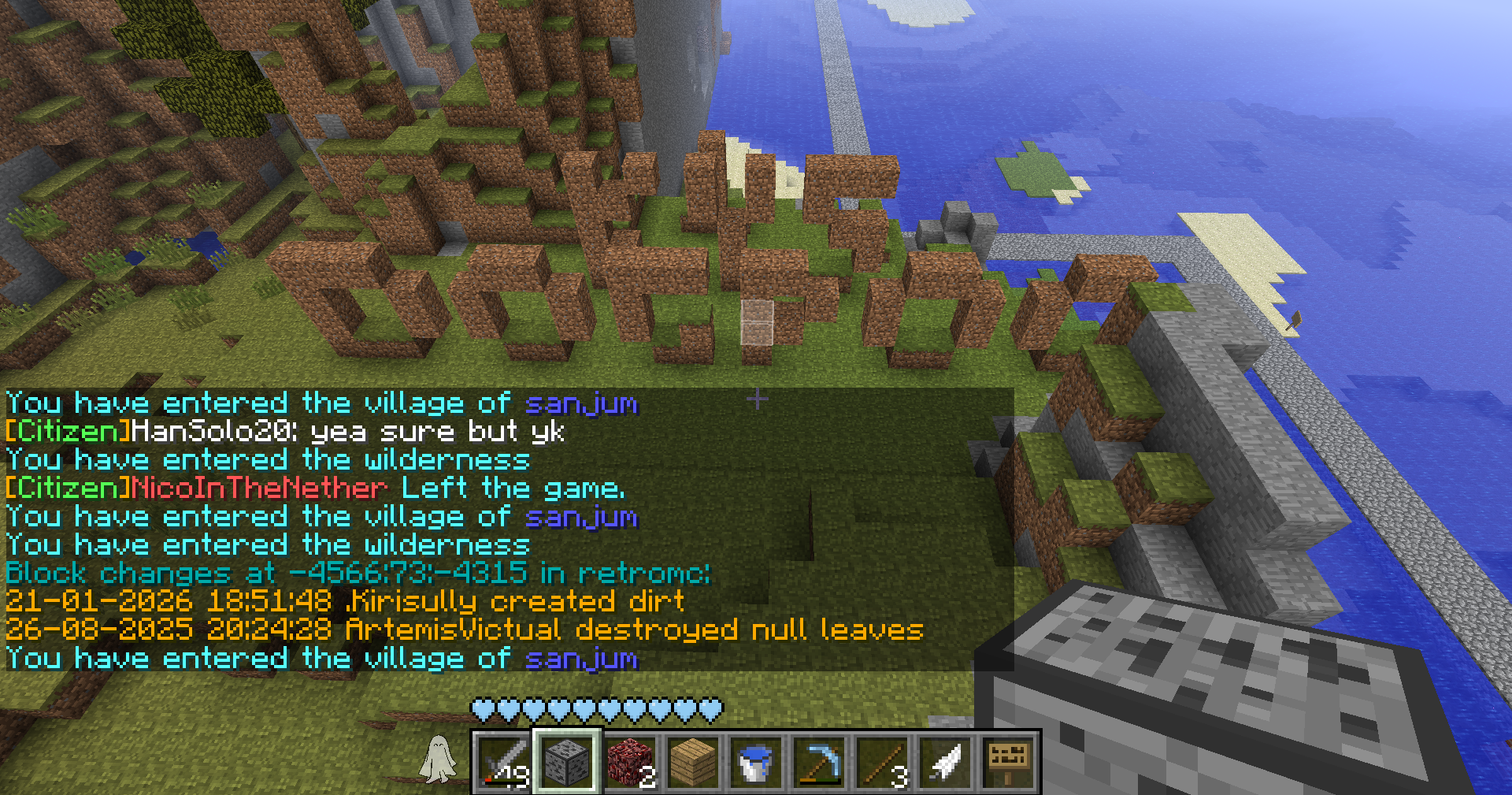Pick the wooden planks hotbar slot
Image resolution: width=1512 pixels, height=795 pixels.
tap(693, 762)
